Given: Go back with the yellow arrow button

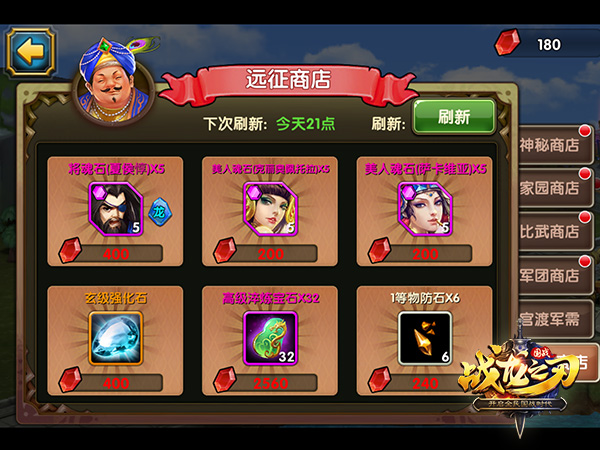Looking at the screenshot, I should (x=31, y=52).
